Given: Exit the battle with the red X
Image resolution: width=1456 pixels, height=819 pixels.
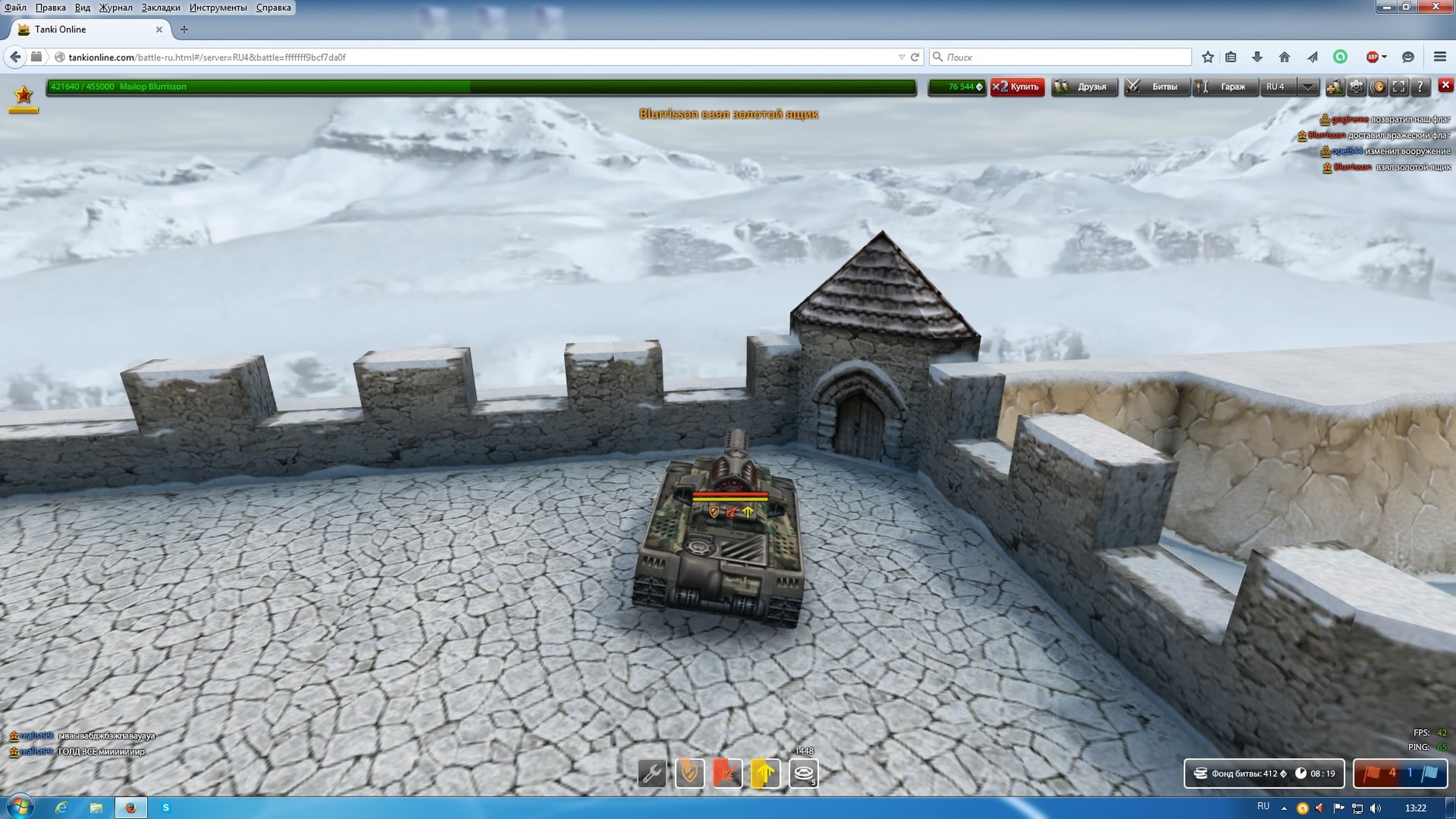Looking at the screenshot, I should point(1445,85).
